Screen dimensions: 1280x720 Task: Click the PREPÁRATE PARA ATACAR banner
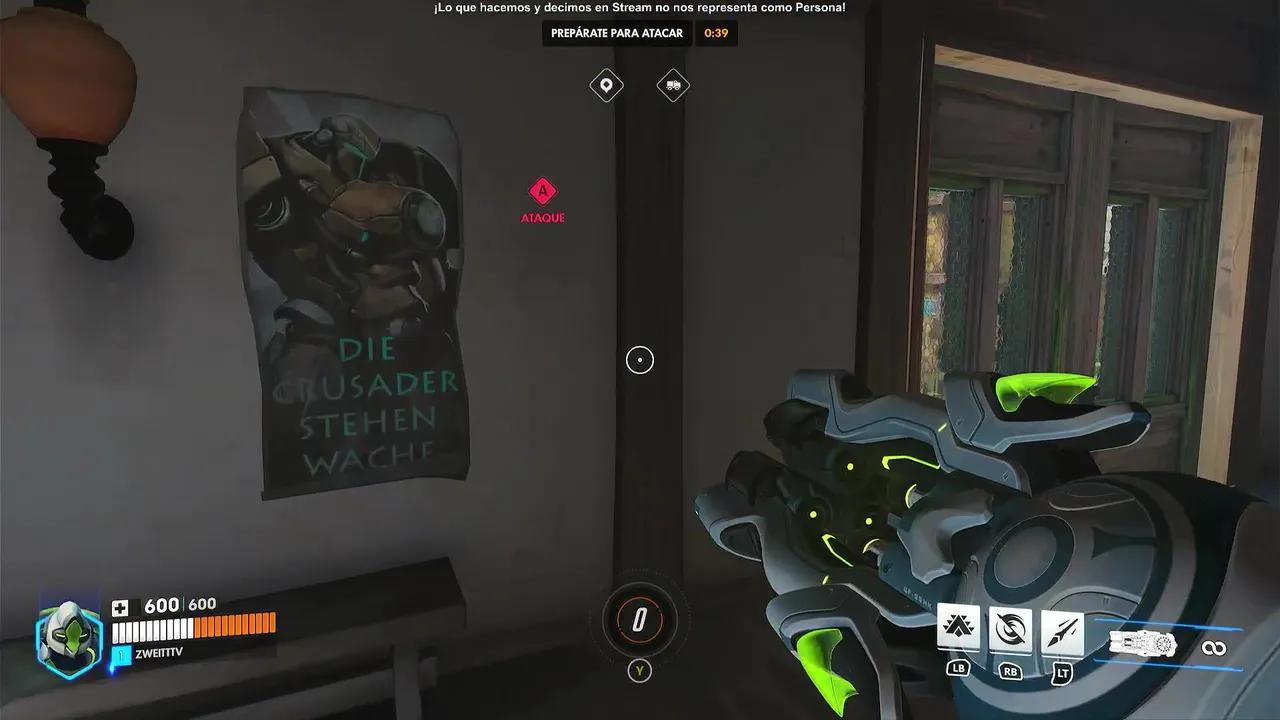point(615,33)
